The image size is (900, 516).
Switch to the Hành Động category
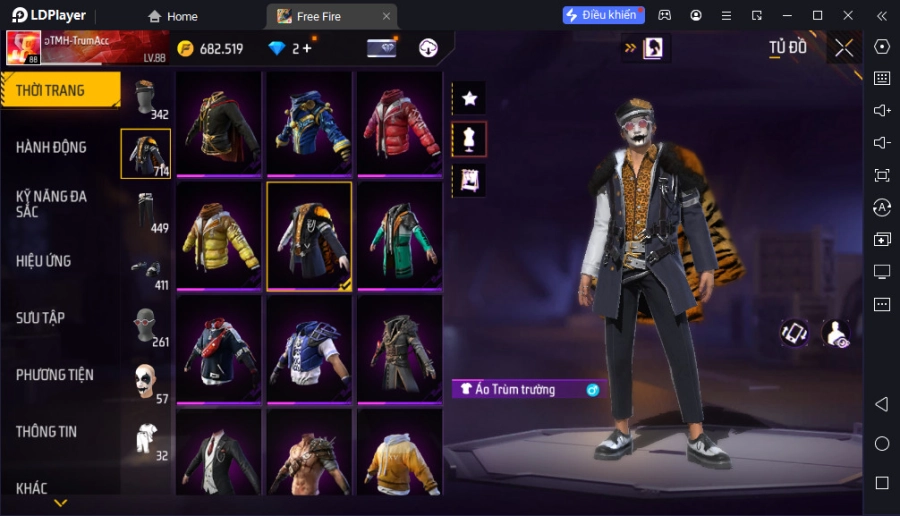click(x=52, y=147)
